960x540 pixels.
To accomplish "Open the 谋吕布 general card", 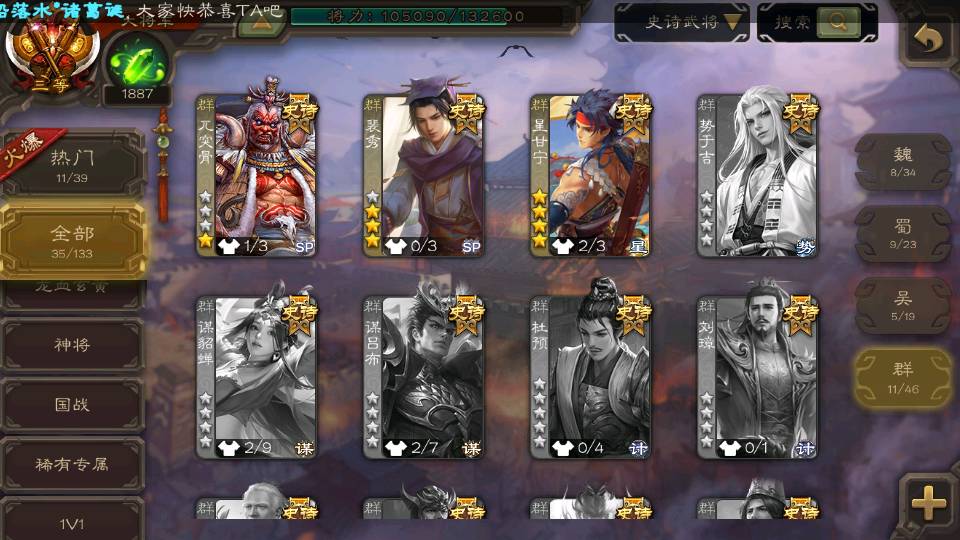I will pos(424,376).
